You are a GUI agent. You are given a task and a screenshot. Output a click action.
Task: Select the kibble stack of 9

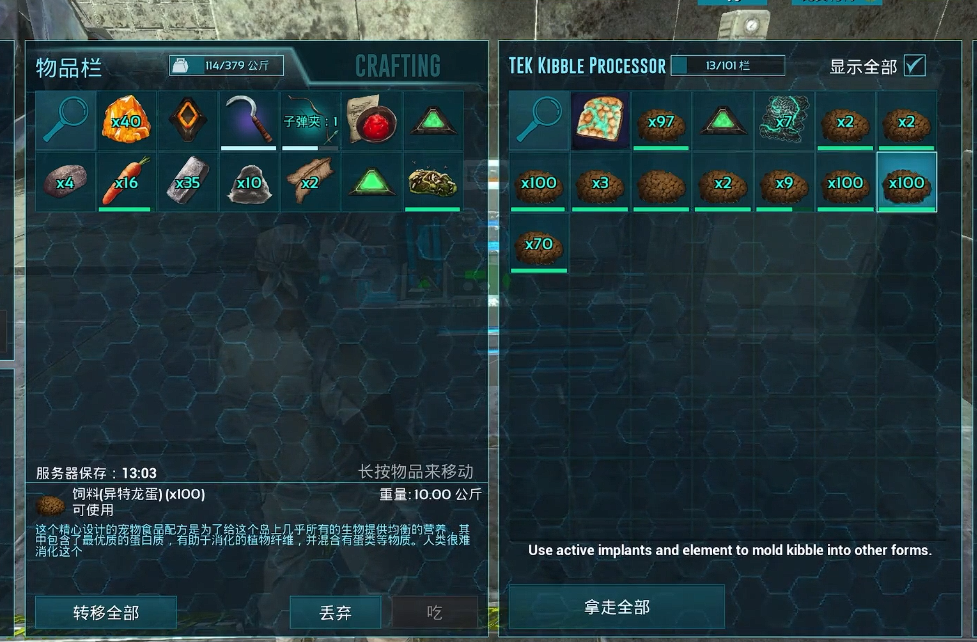(784, 182)
